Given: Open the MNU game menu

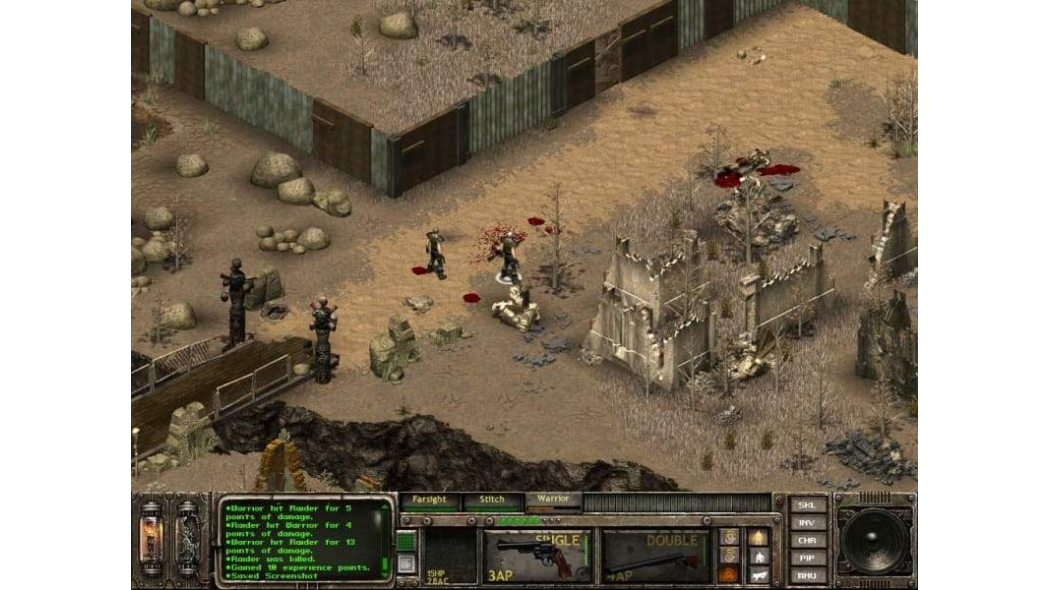Looking at the screenshot, I should [808, 575].
